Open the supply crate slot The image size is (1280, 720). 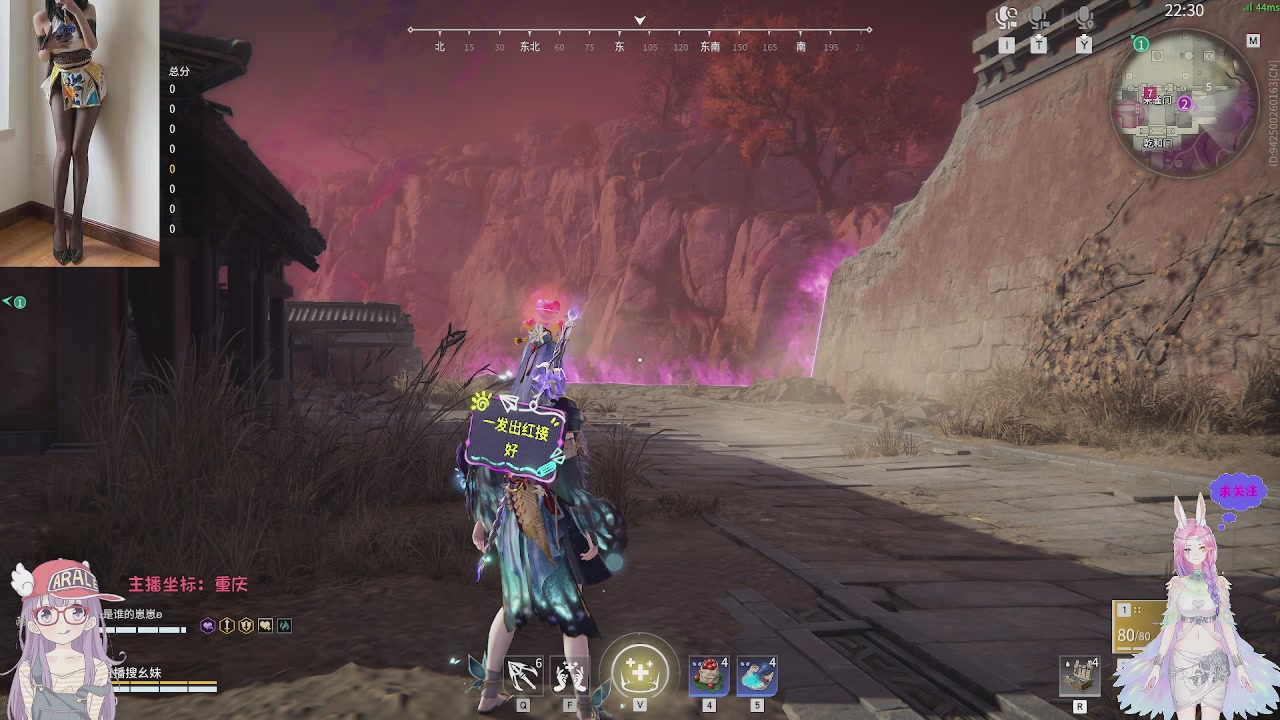tap(1080, 676)
